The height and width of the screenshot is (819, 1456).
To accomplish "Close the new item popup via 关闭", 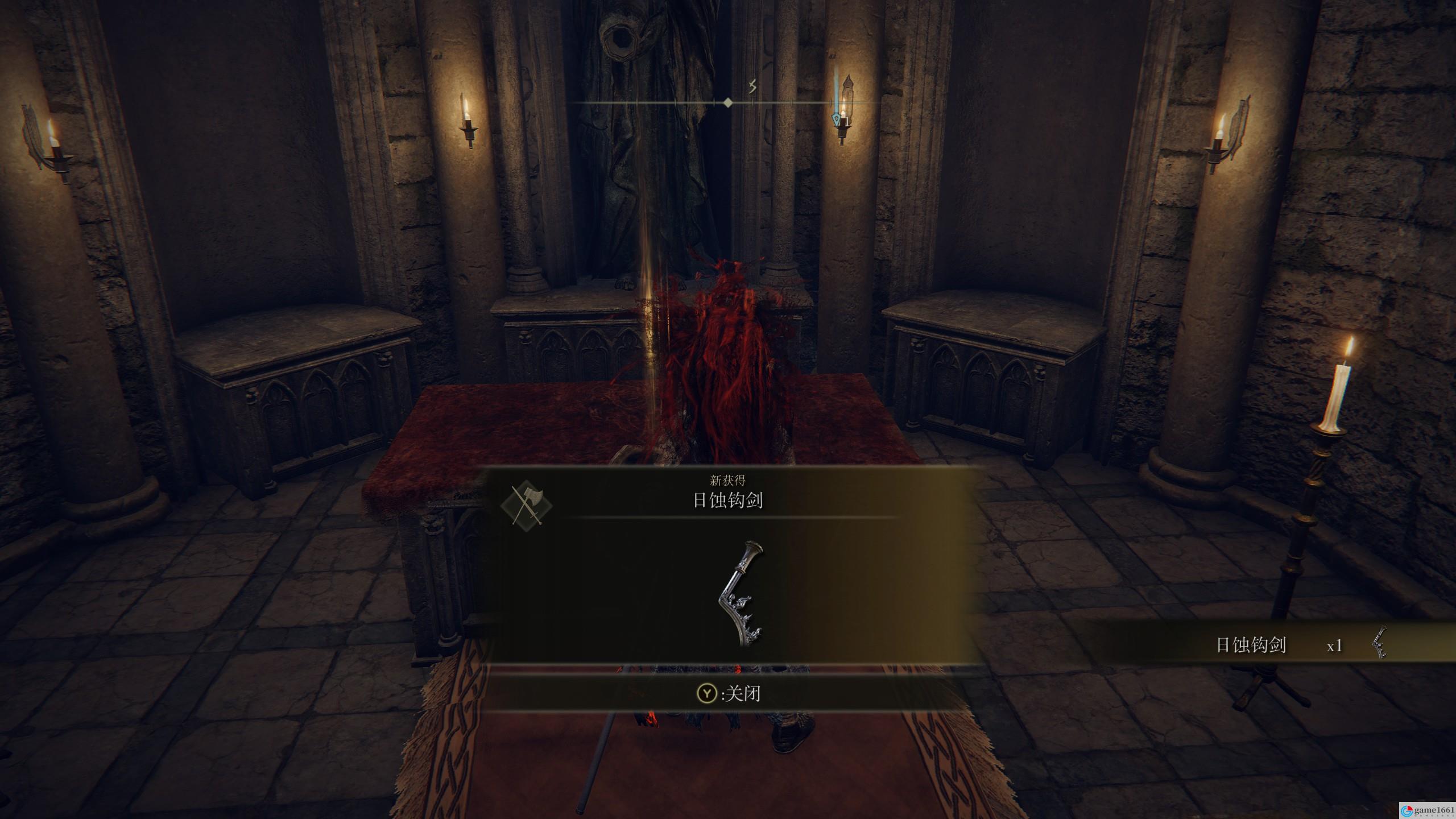I will click(729, 693).
